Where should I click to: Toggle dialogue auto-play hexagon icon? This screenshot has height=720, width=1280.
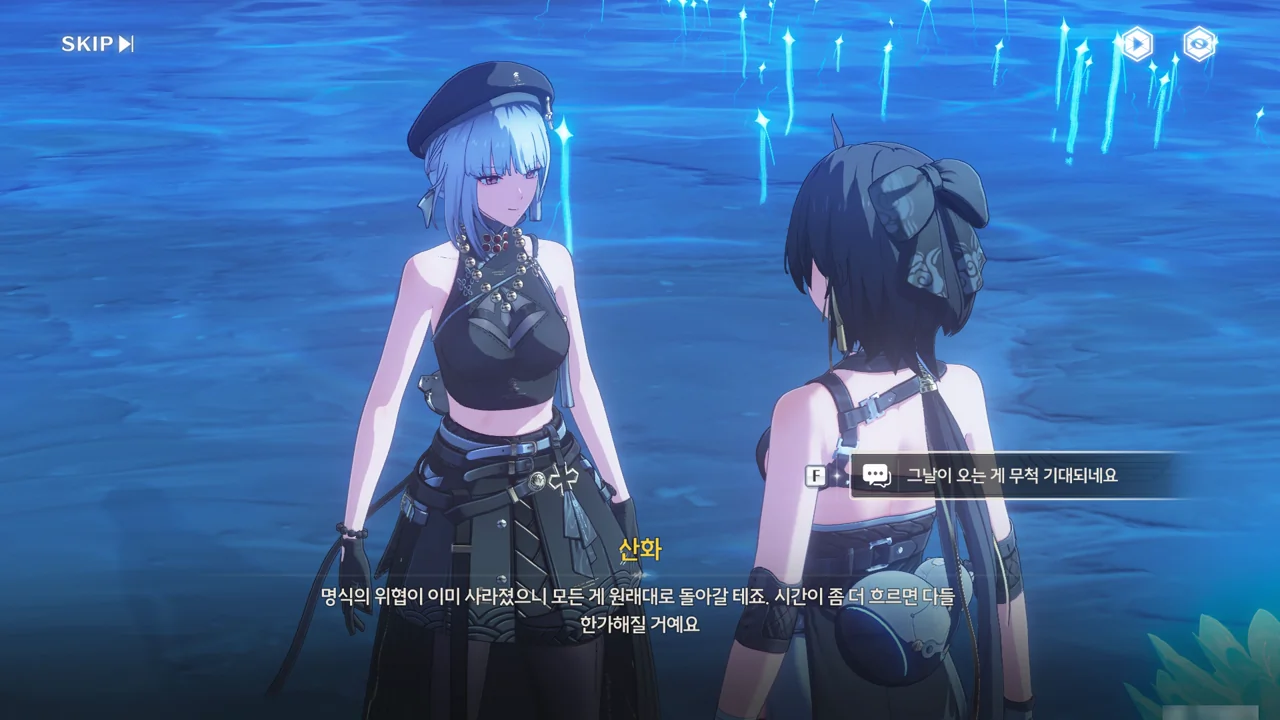(x=1136, y=44)
